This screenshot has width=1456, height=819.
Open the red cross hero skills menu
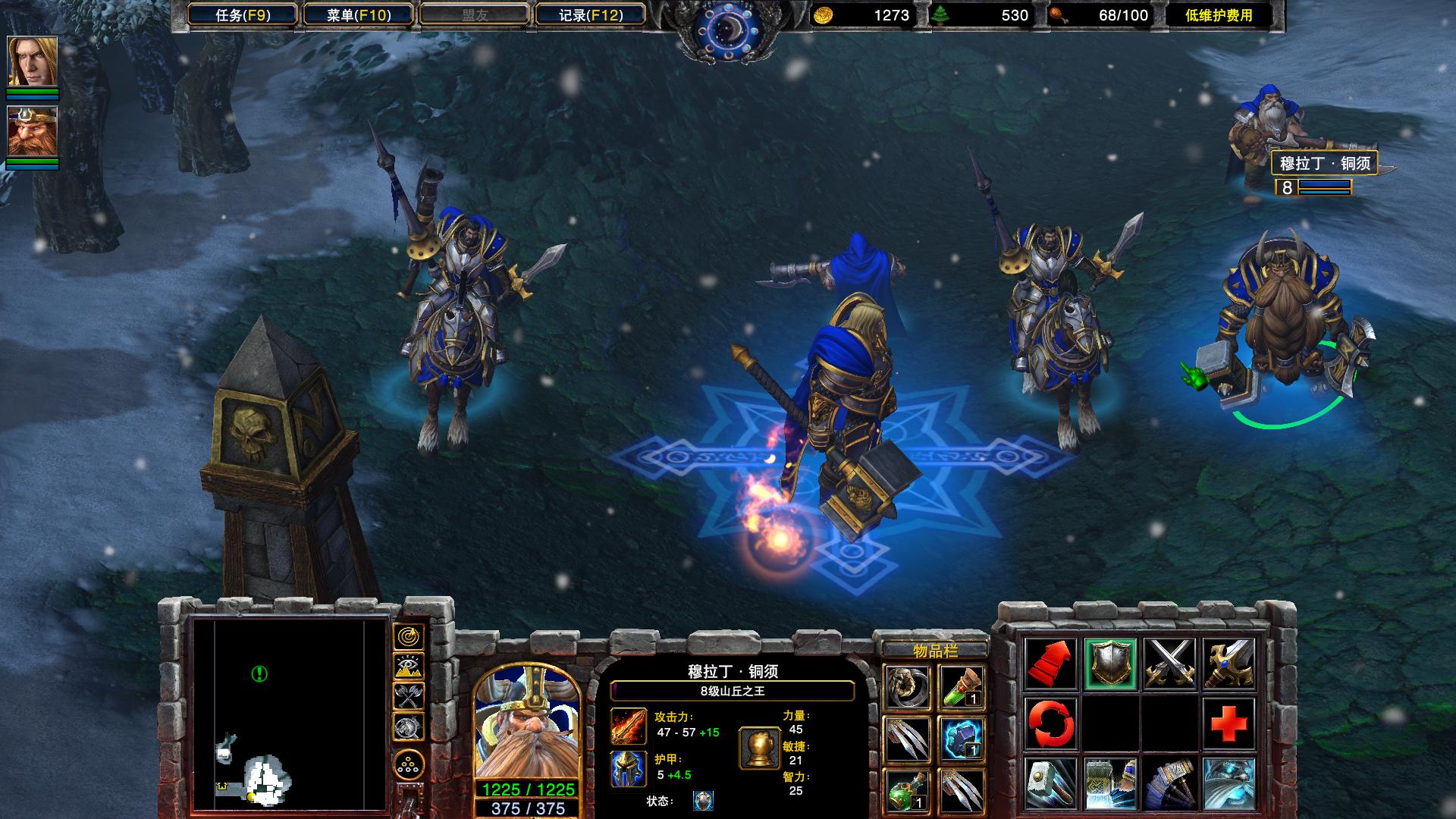(1228, 723)
